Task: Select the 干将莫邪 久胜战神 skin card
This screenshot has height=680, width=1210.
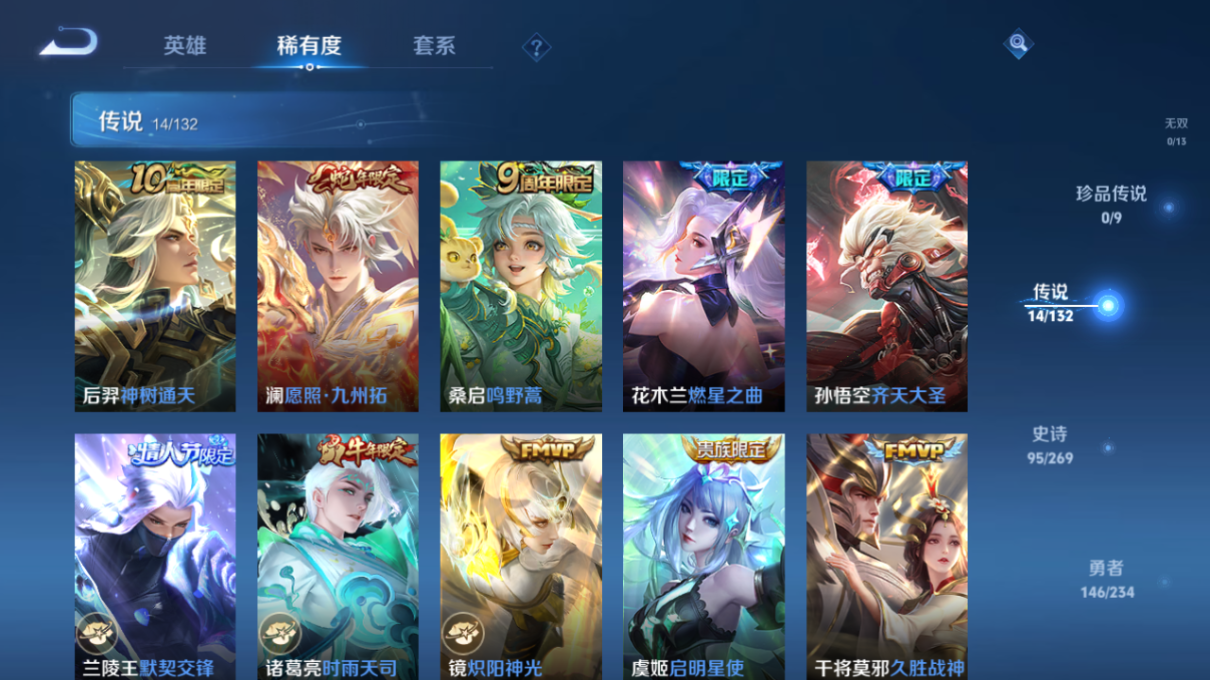Action: pos(887,556)
